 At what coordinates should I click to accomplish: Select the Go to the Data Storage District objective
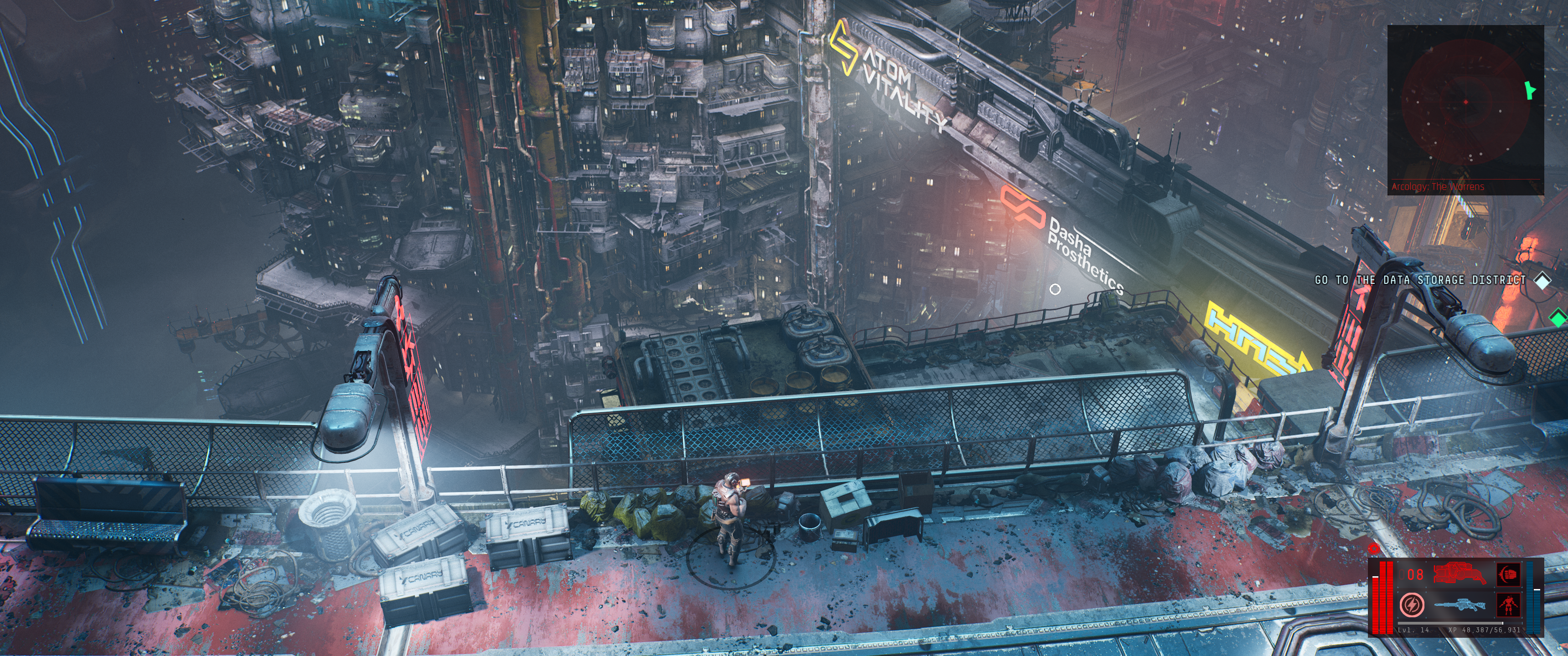click(1420, 280)
